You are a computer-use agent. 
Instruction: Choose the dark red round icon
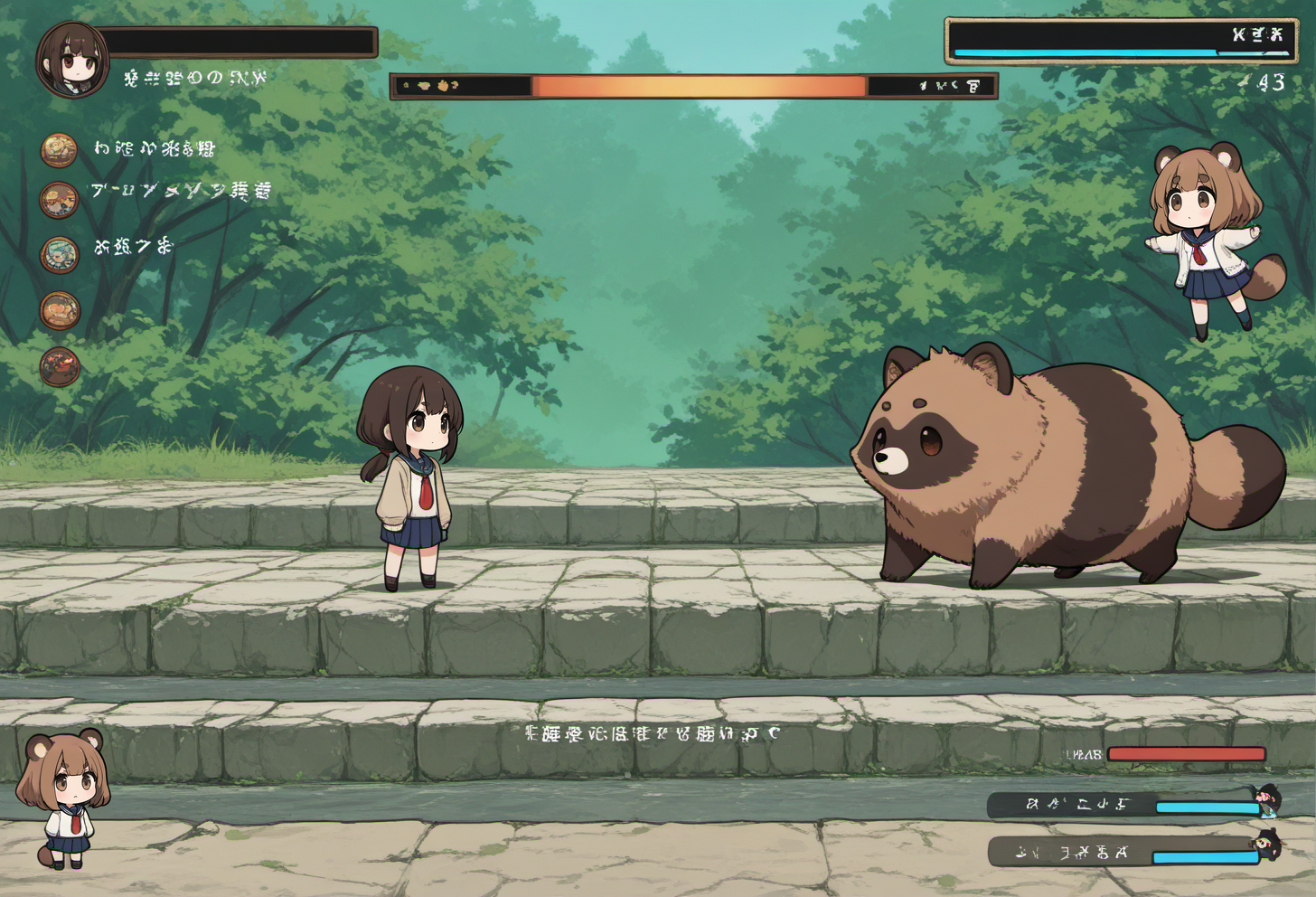pyautogui.click(x=60, y=367)
